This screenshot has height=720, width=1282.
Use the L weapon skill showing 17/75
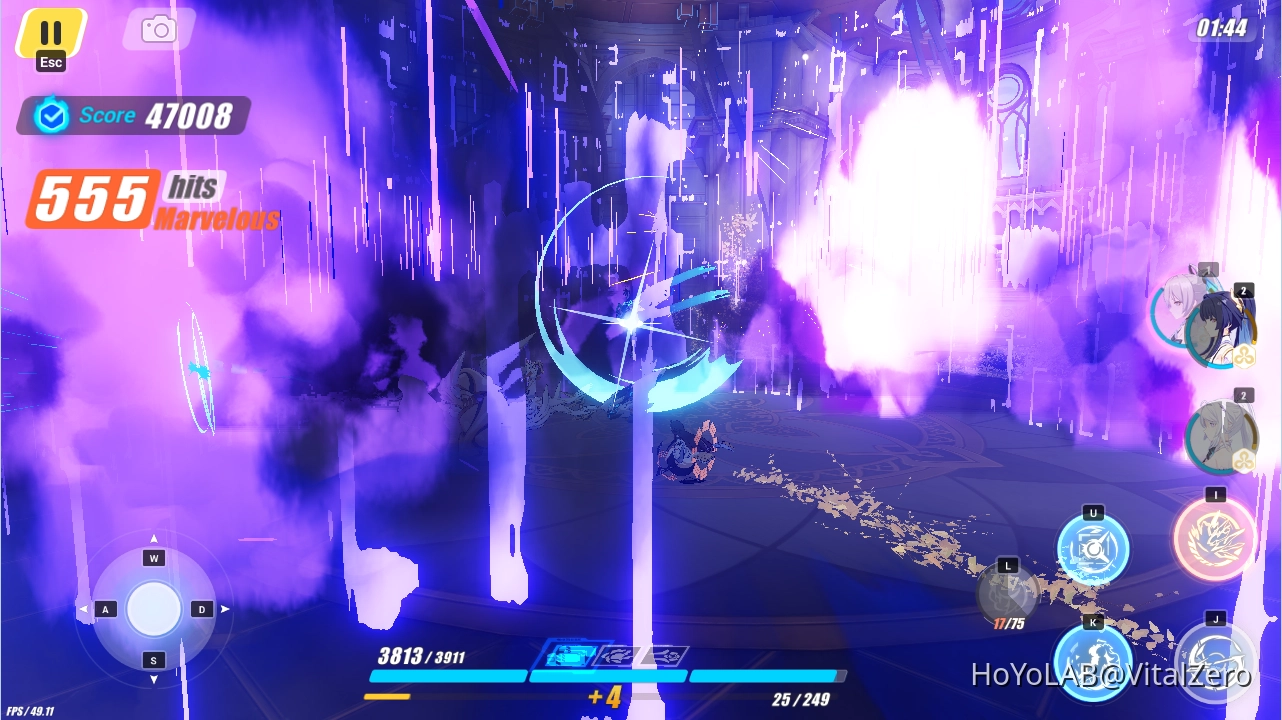(x=1008, y=595)
